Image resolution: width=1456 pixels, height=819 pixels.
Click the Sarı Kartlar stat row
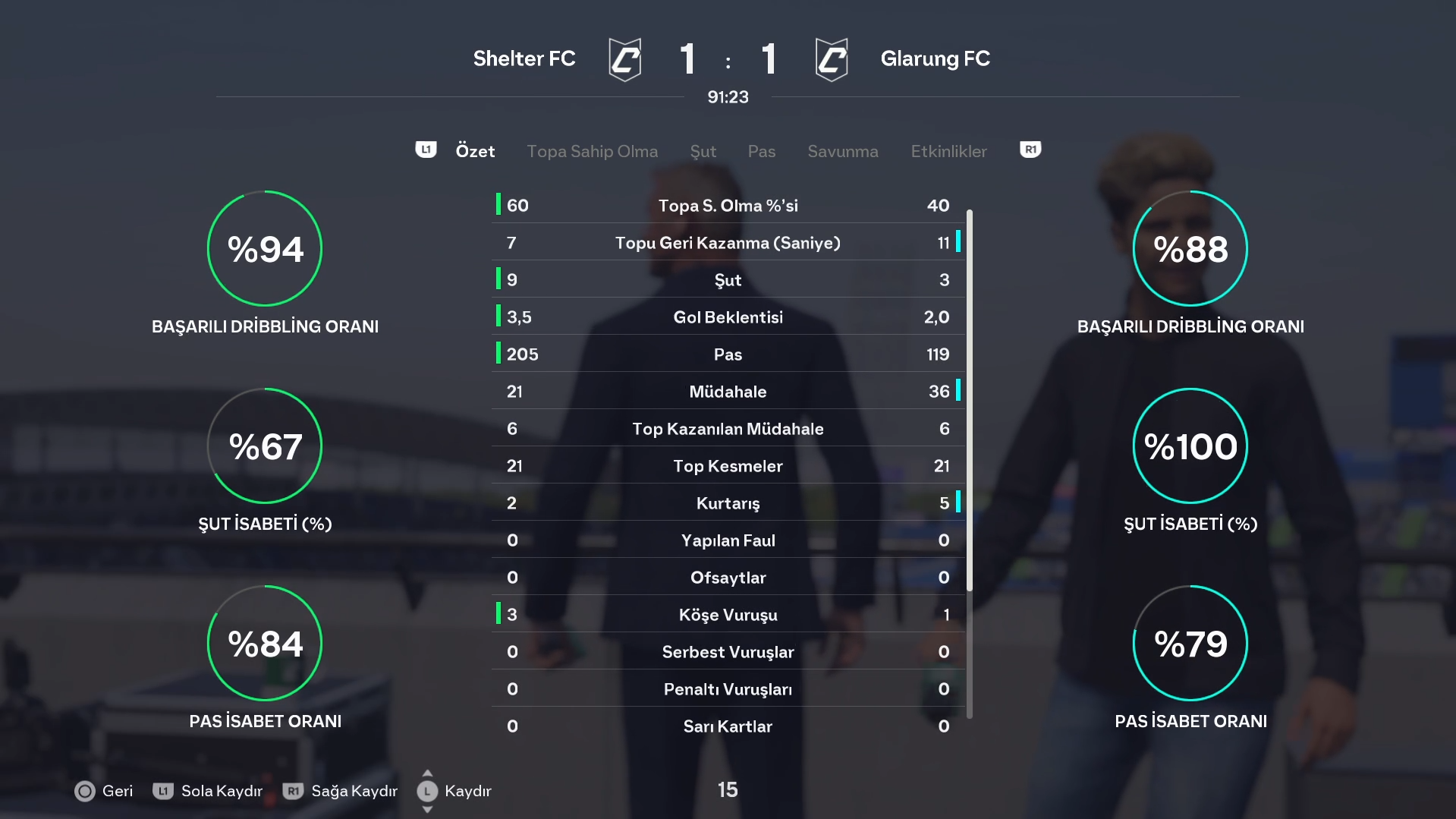tap(728, 726)
